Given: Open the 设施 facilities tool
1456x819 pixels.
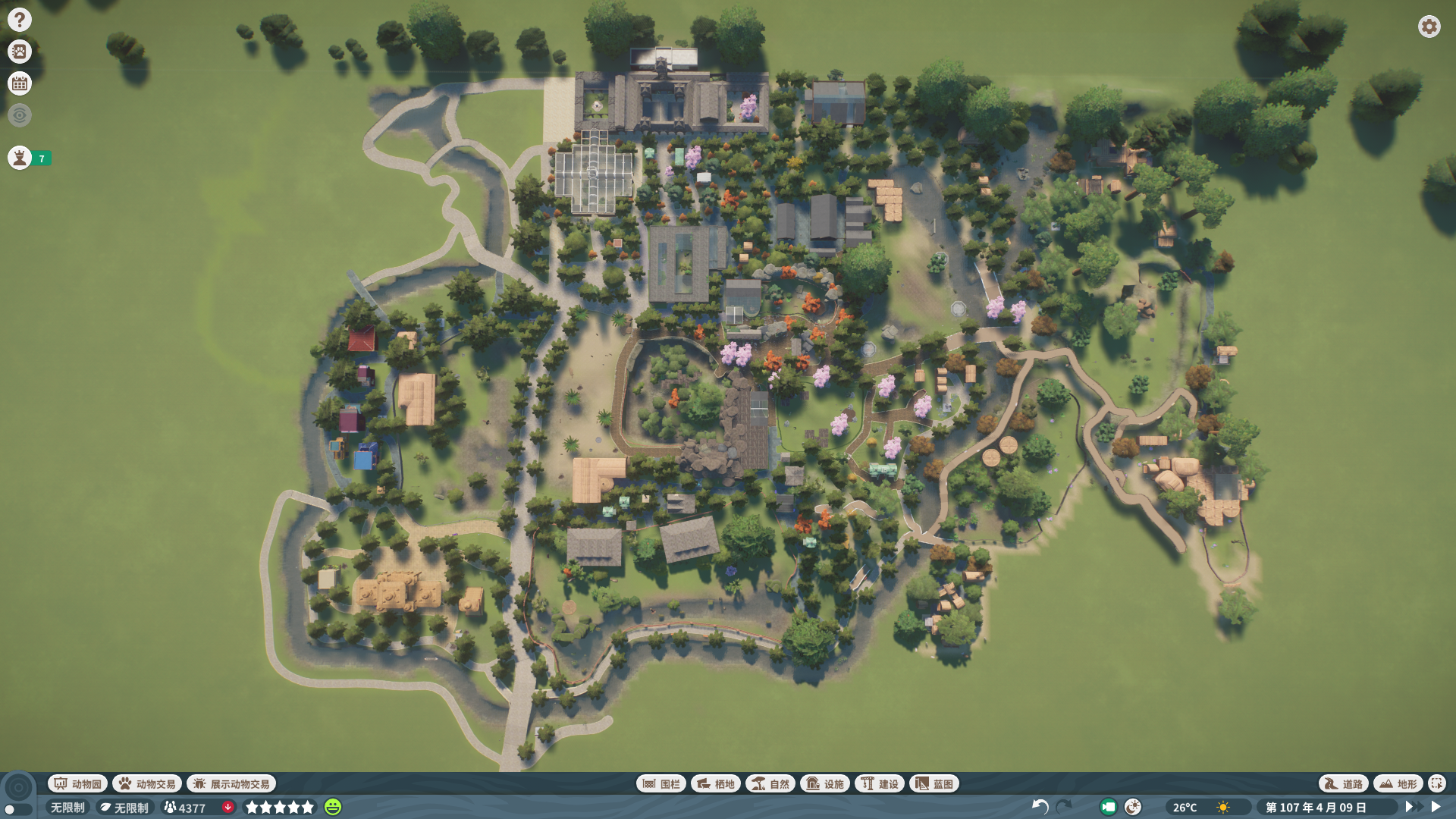Looking at the screenshot, I should [x=825, y=783].
